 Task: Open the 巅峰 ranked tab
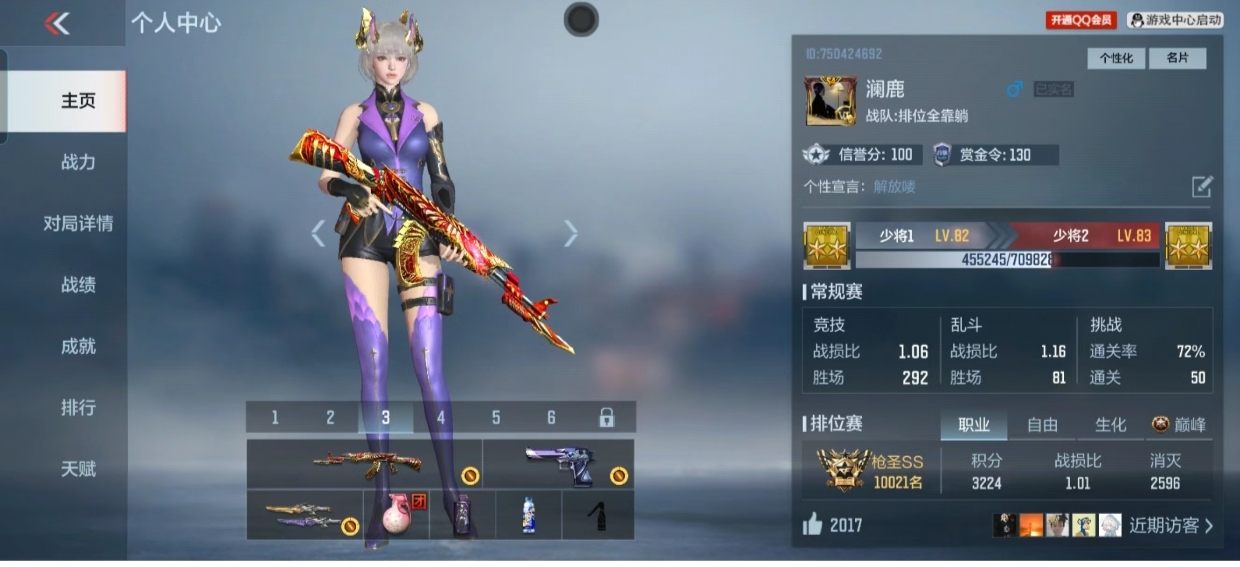pos(1180,425)
